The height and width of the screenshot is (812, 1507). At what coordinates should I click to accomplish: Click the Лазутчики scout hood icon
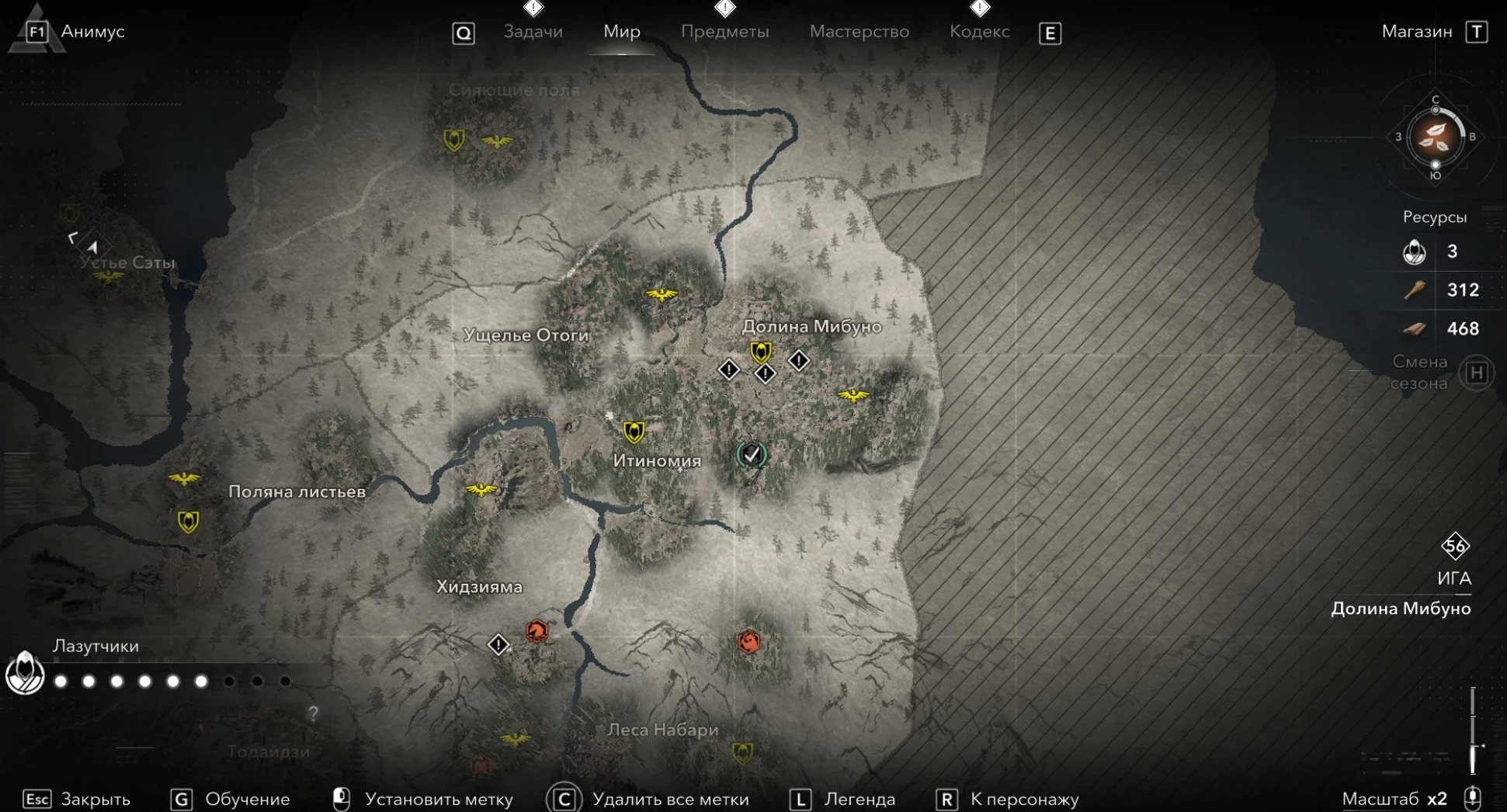point(25,672)
